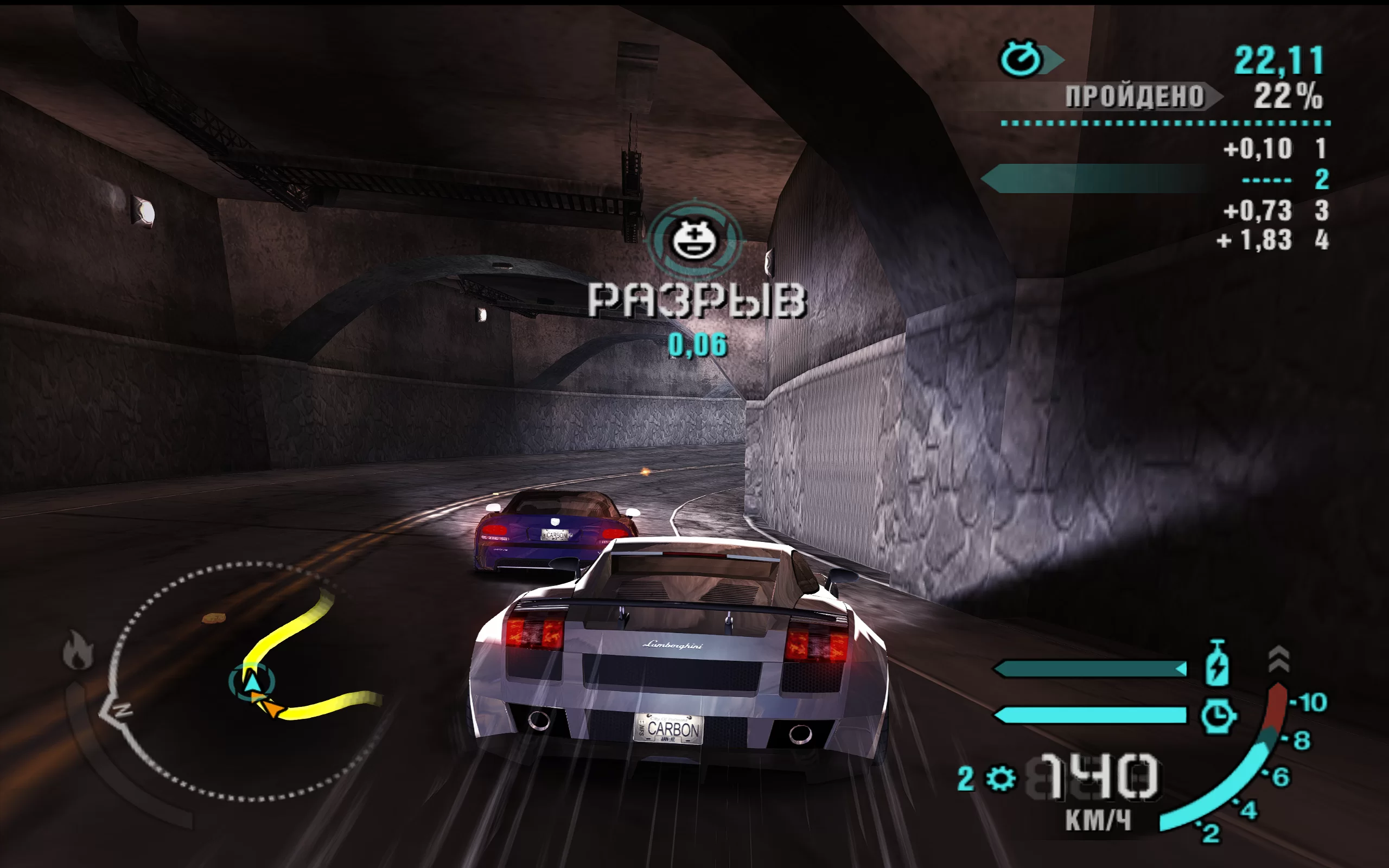Click the gear cog icon
The width and height of the screenshot is (1389, 868).
coord(1001,778)
